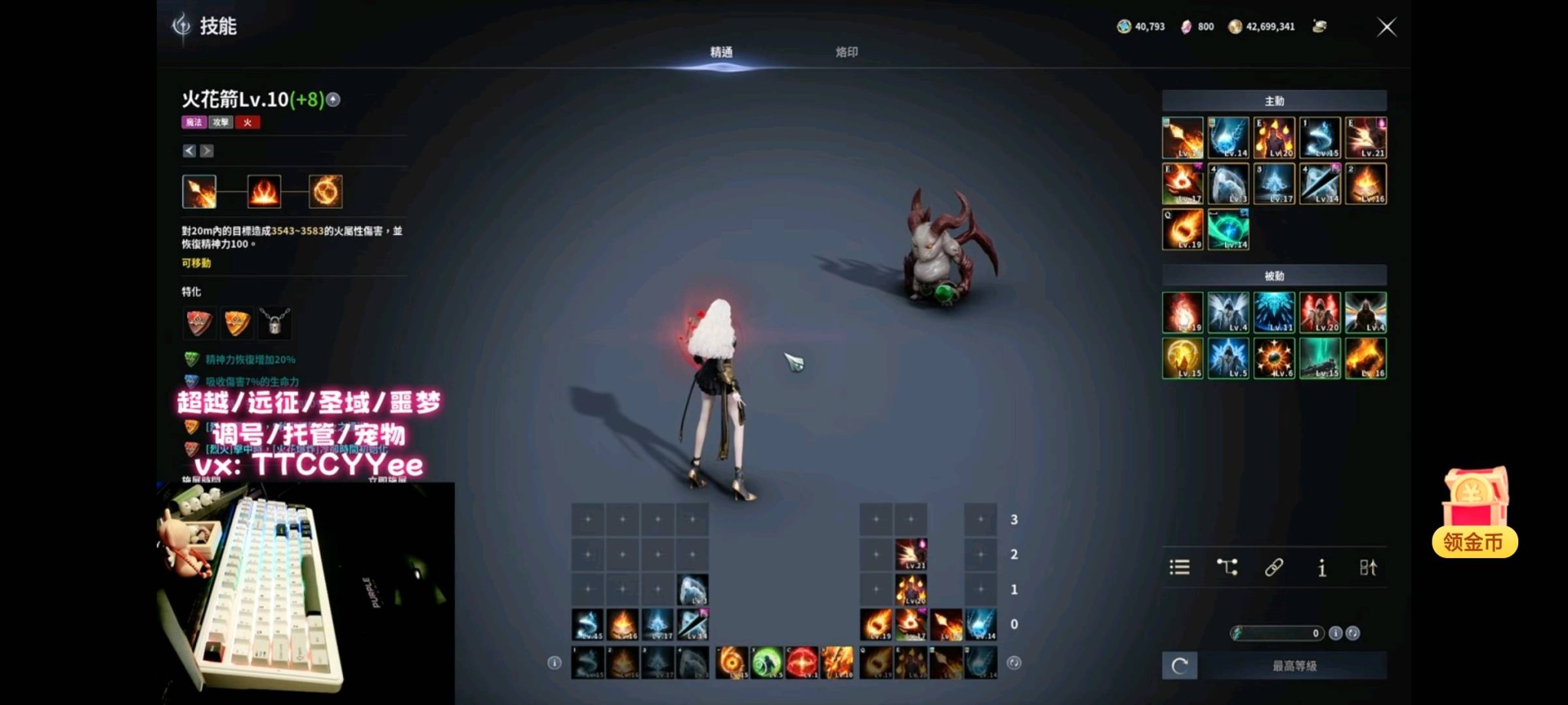The height and width of the screenshot is (705, 1568).
Task: Select the green vortex Lv.14 active skill
Action: coord(1228,230)
